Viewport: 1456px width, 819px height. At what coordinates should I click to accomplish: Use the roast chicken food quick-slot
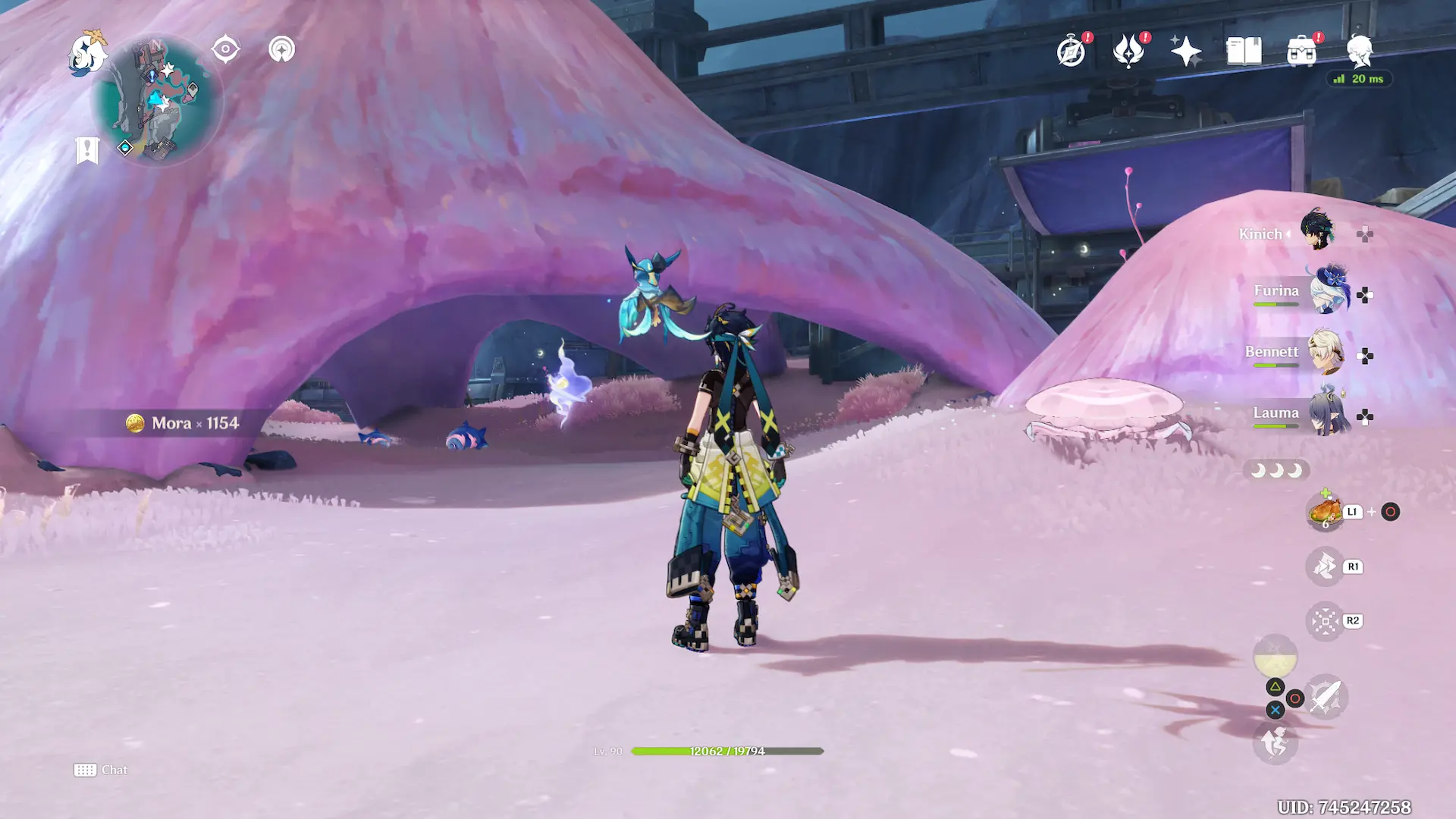point(1325,512)
